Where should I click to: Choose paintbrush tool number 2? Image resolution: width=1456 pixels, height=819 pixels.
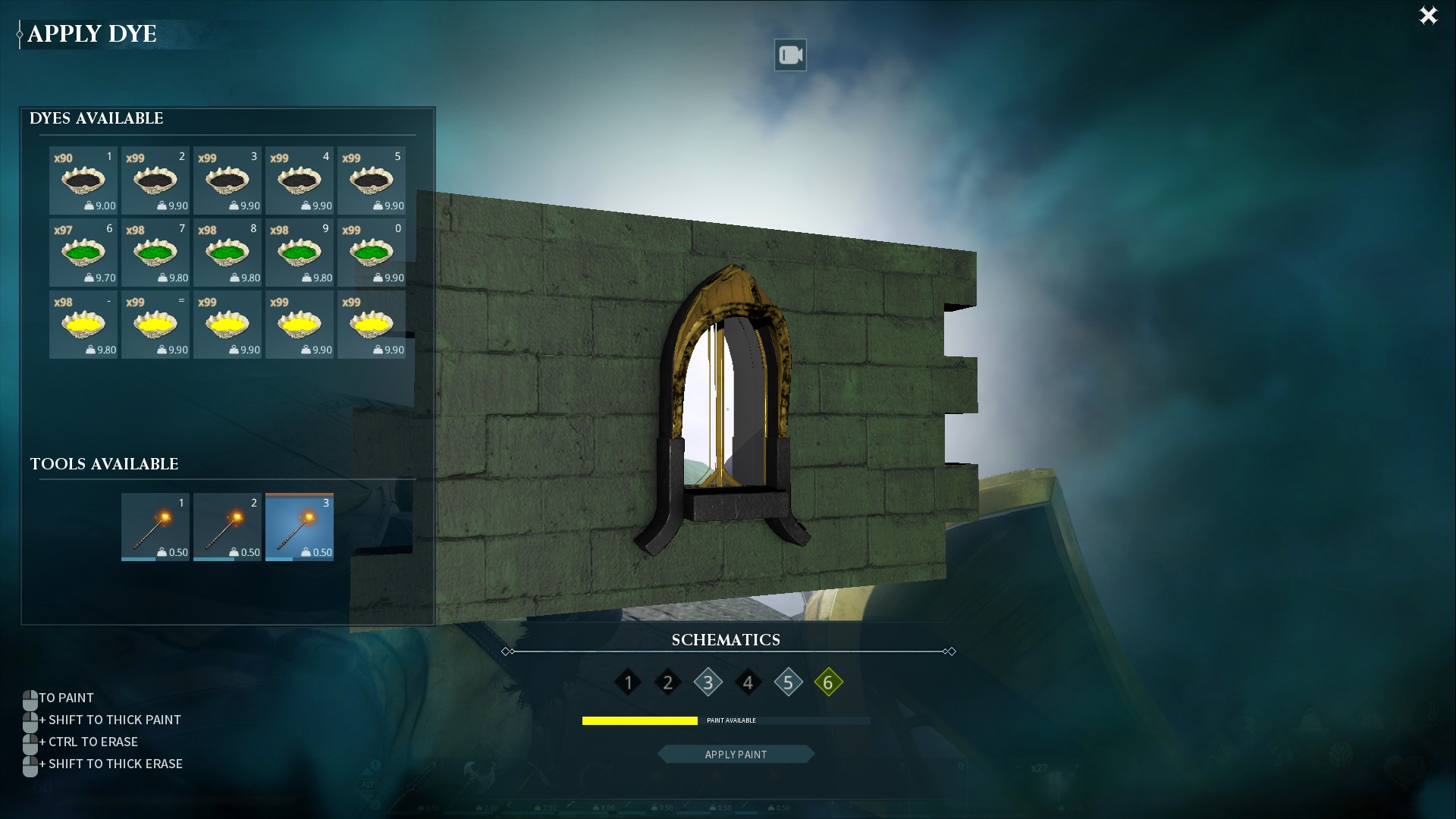227,527
